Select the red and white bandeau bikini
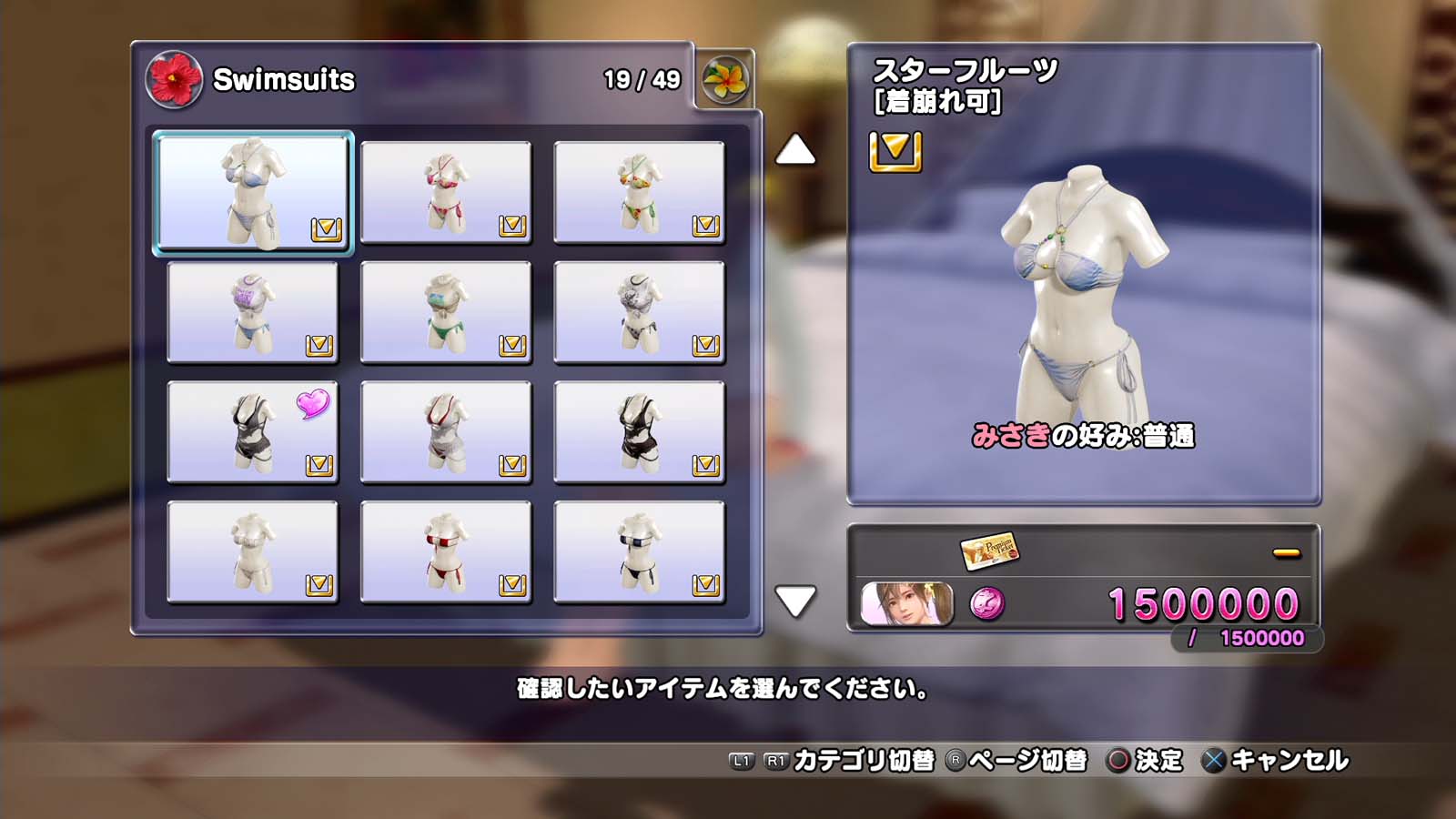This screenshot has width=1456, height=819. click(x=446, y=552)
